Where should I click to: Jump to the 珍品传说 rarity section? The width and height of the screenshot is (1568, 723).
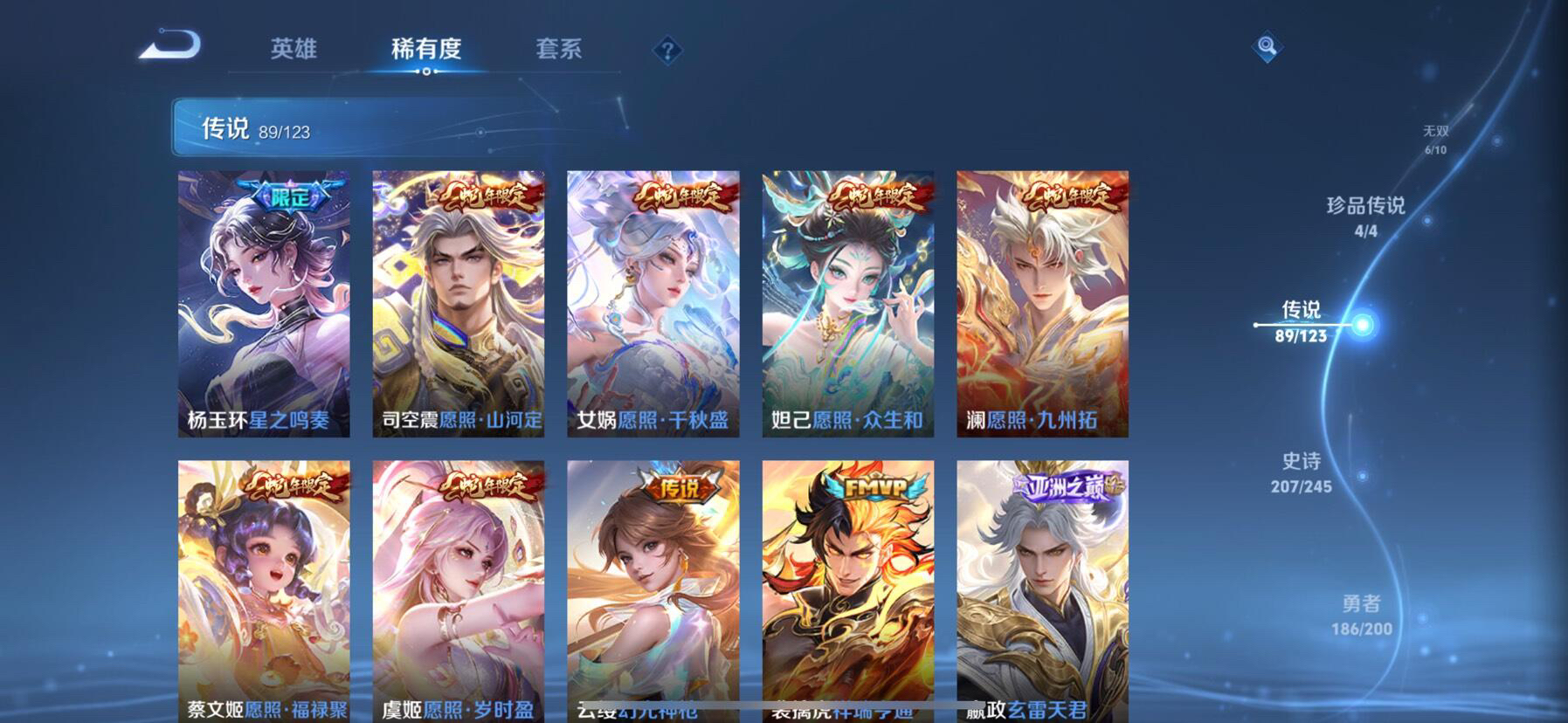pos(1365,215)
